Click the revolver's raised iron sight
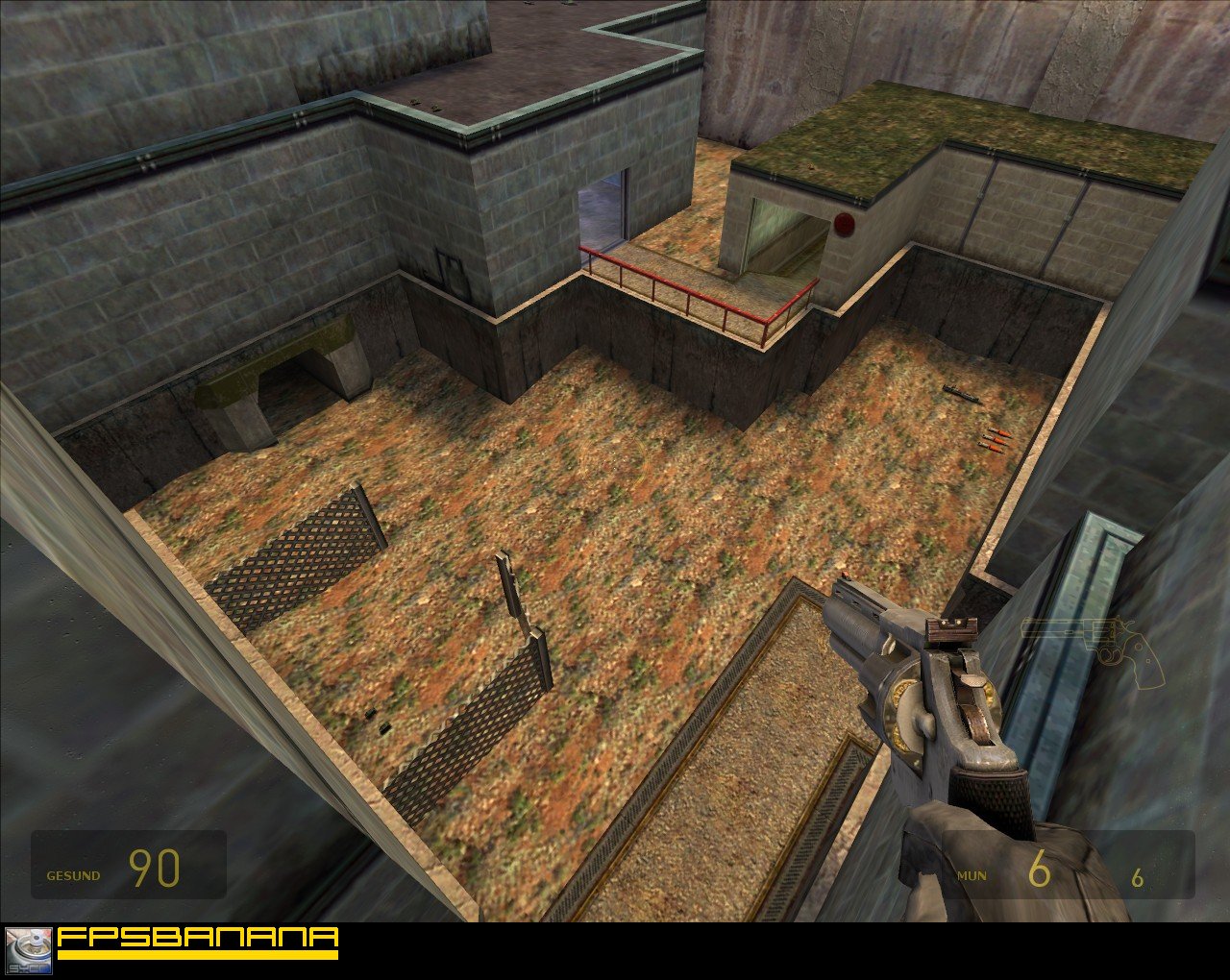This screenshot has width=1230, height=980. 951,626
